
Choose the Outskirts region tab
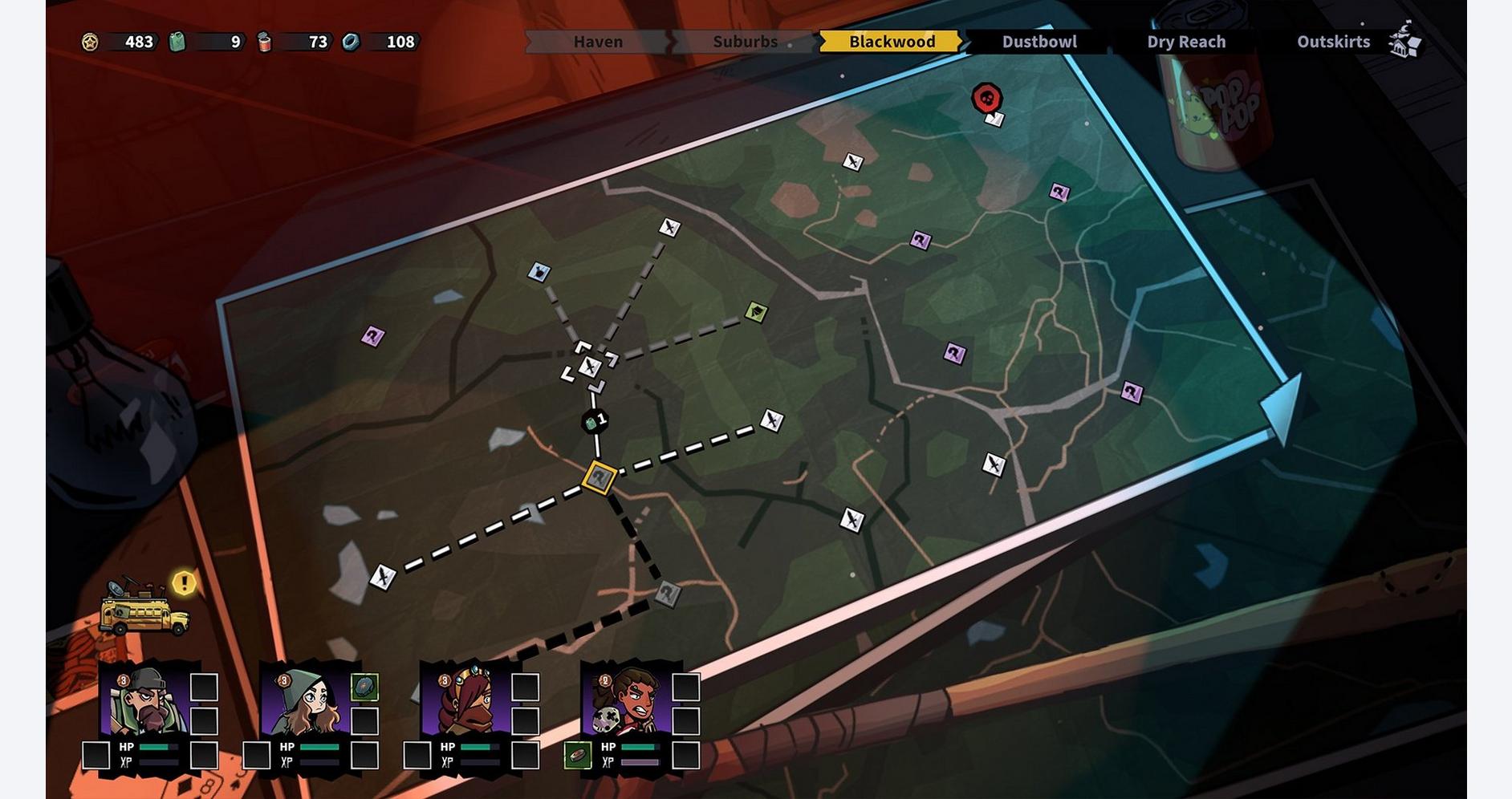[1333, 42]
